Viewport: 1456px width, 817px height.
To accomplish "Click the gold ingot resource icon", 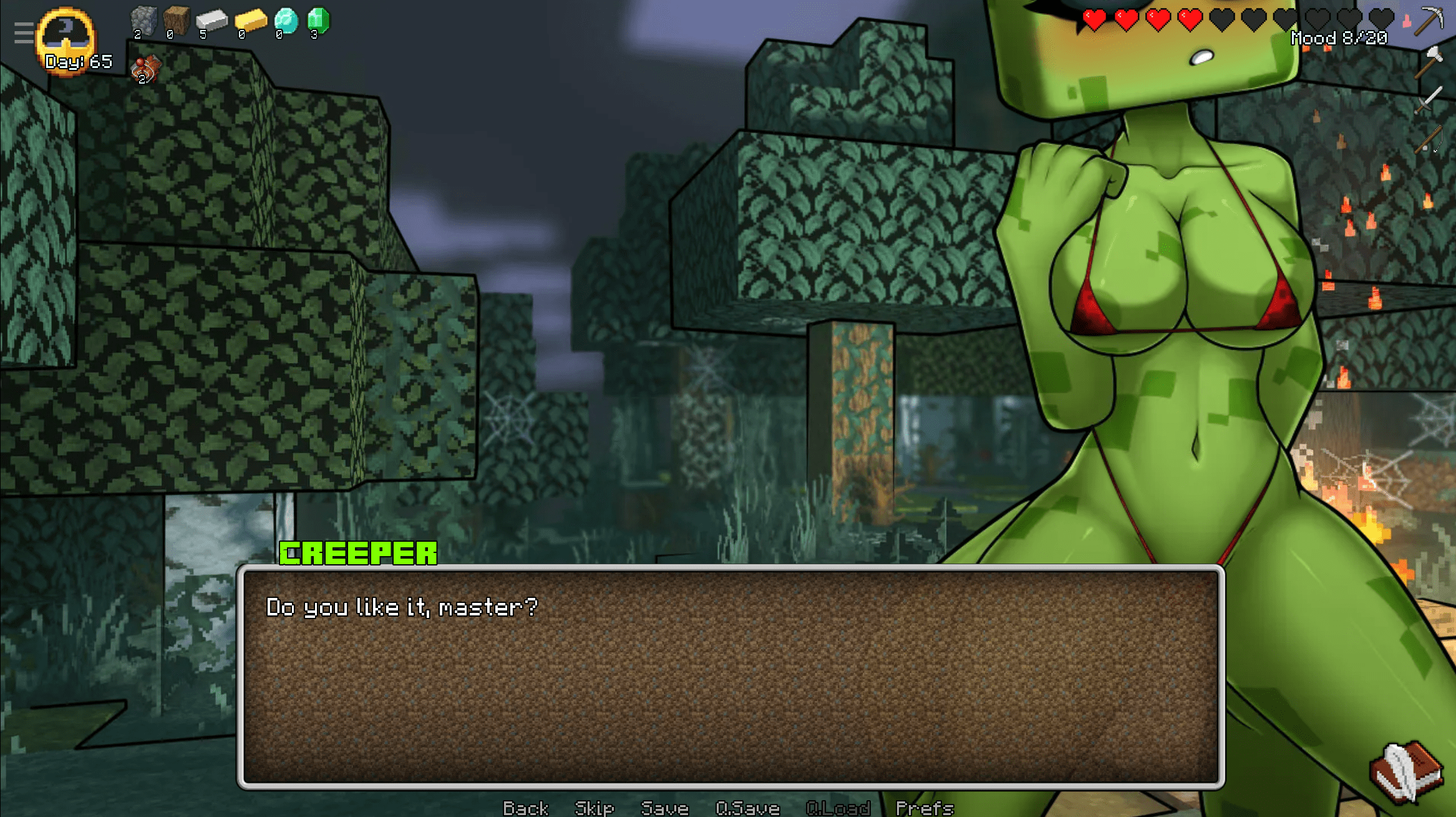I will tap(250, 21).
